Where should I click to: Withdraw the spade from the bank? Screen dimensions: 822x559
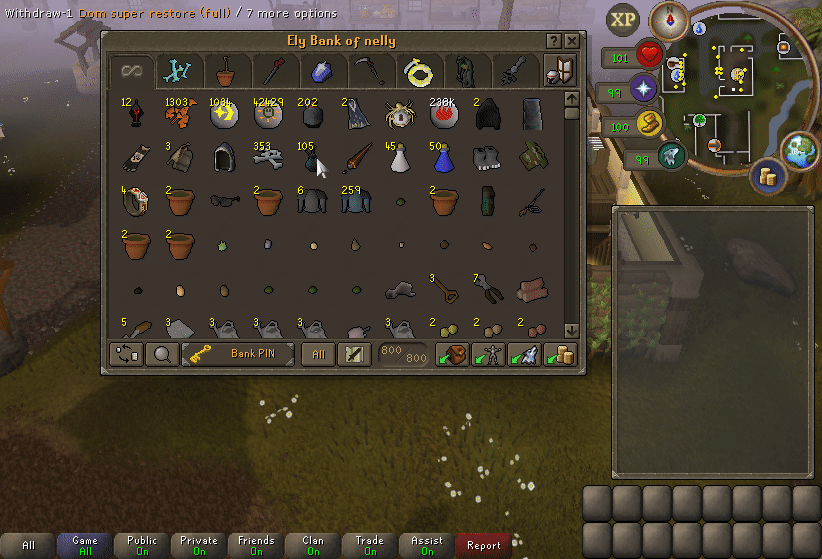point(442,290)
